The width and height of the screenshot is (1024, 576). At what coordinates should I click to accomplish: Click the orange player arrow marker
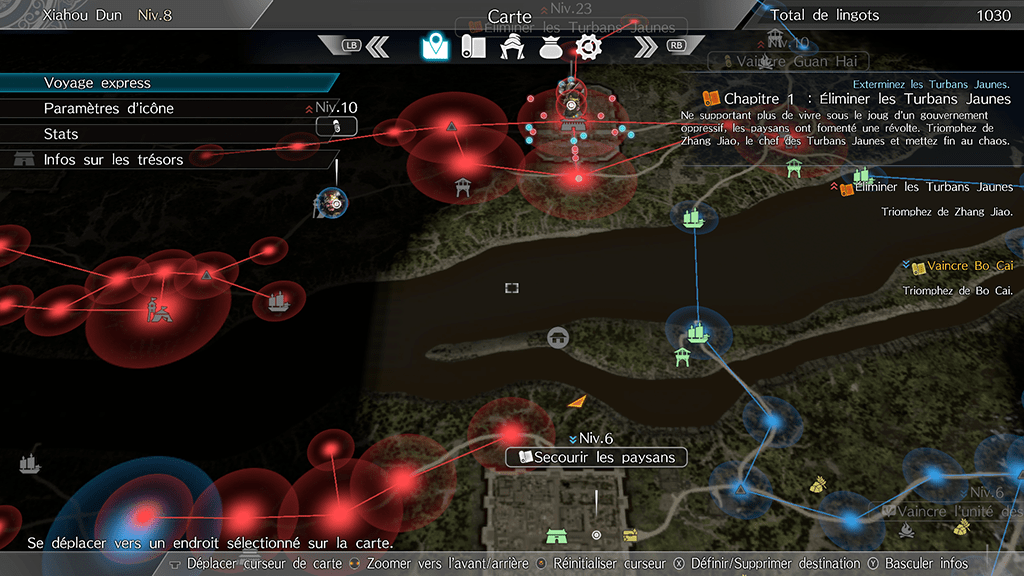click(576, 401)
